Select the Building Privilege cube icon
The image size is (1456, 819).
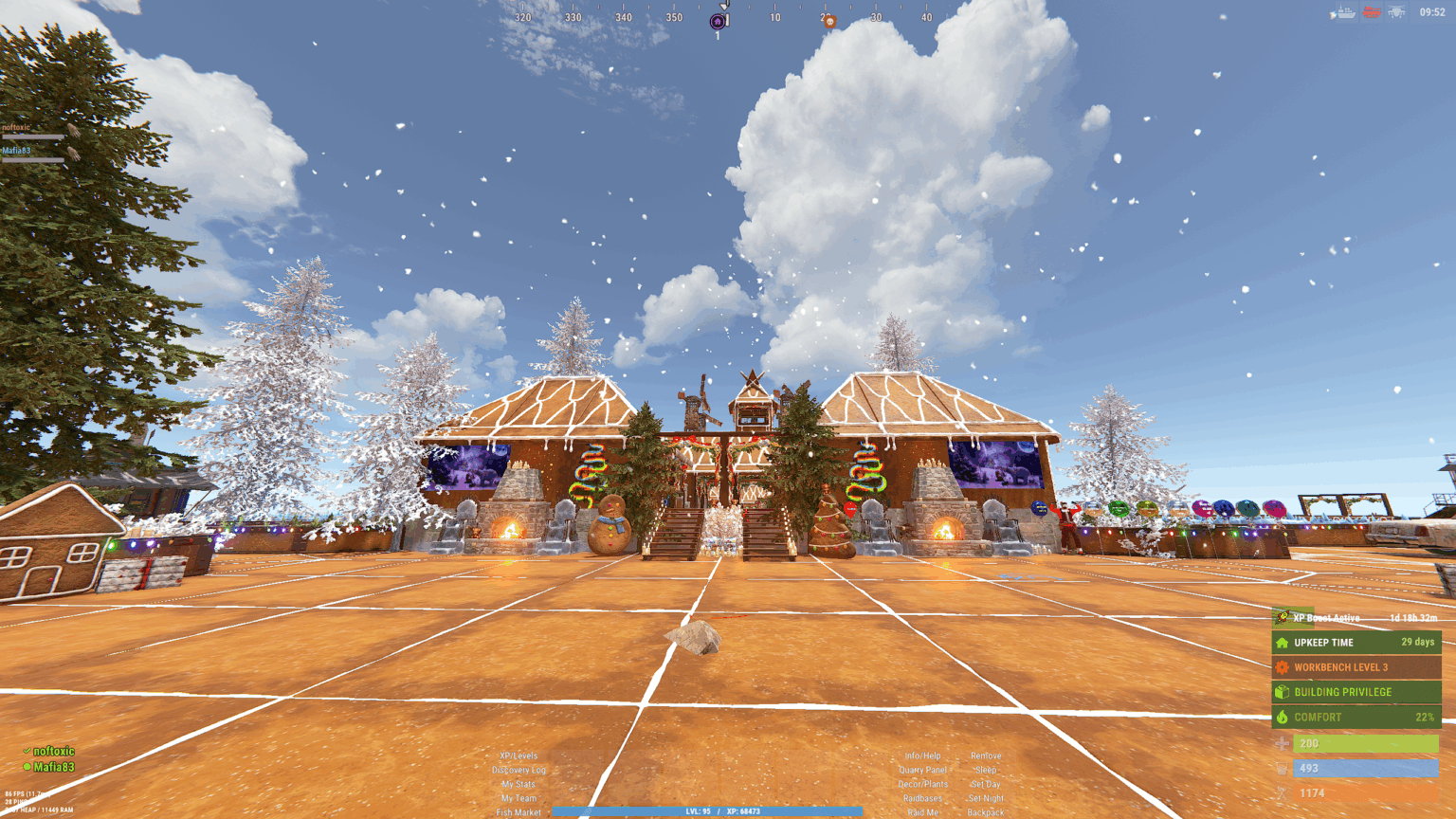point(1281,692)
